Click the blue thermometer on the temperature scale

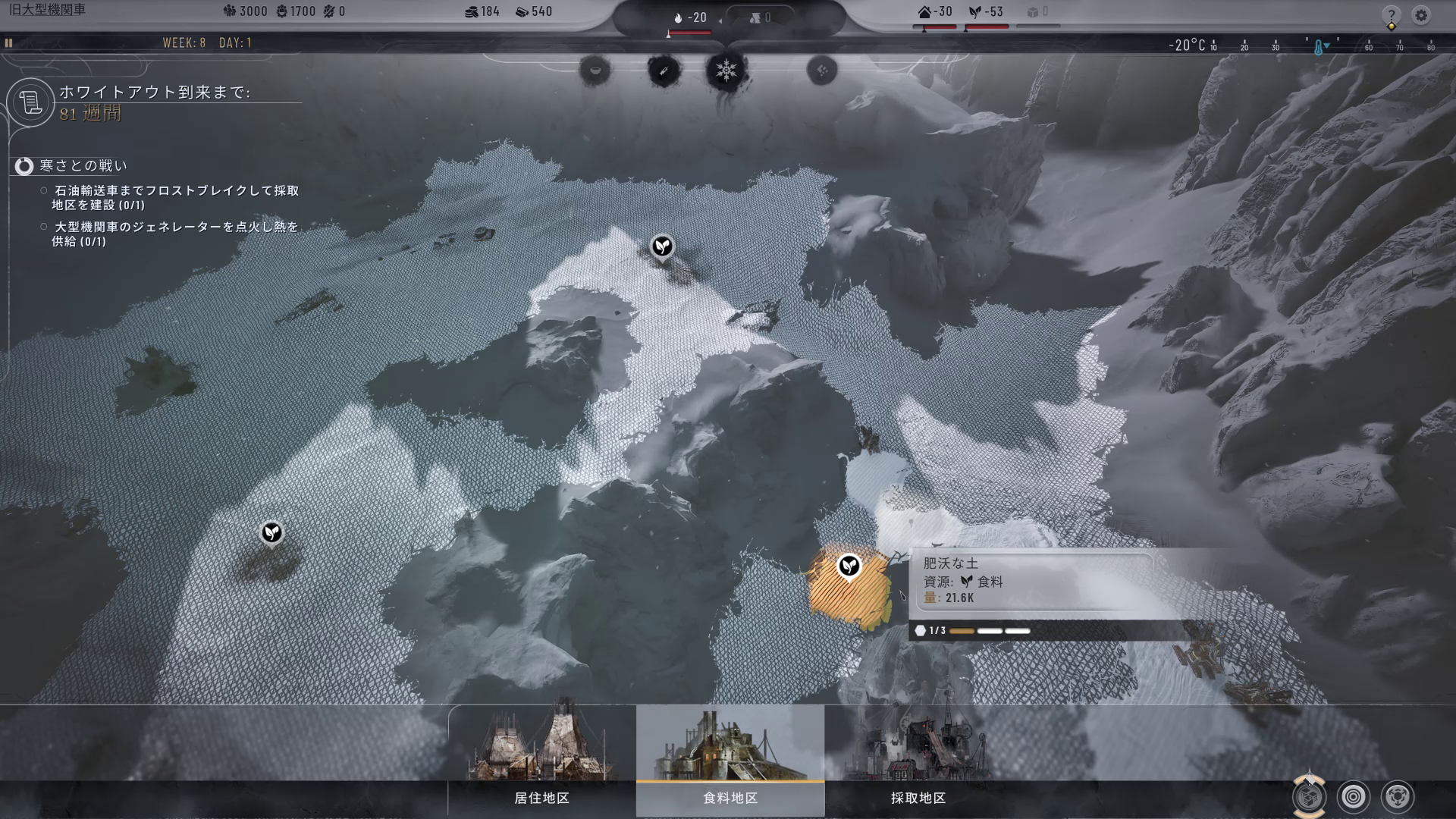tap(1319, 47)
